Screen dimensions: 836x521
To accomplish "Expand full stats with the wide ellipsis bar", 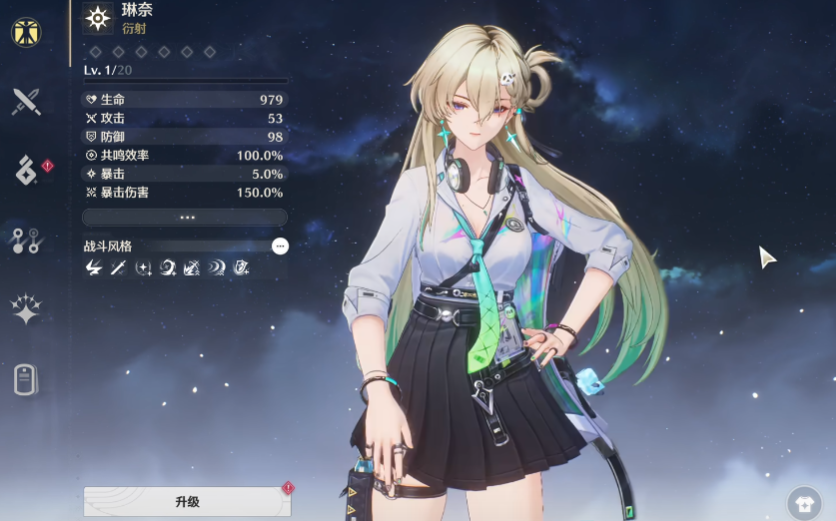I will pyautogui.click(x=185, y=217).
